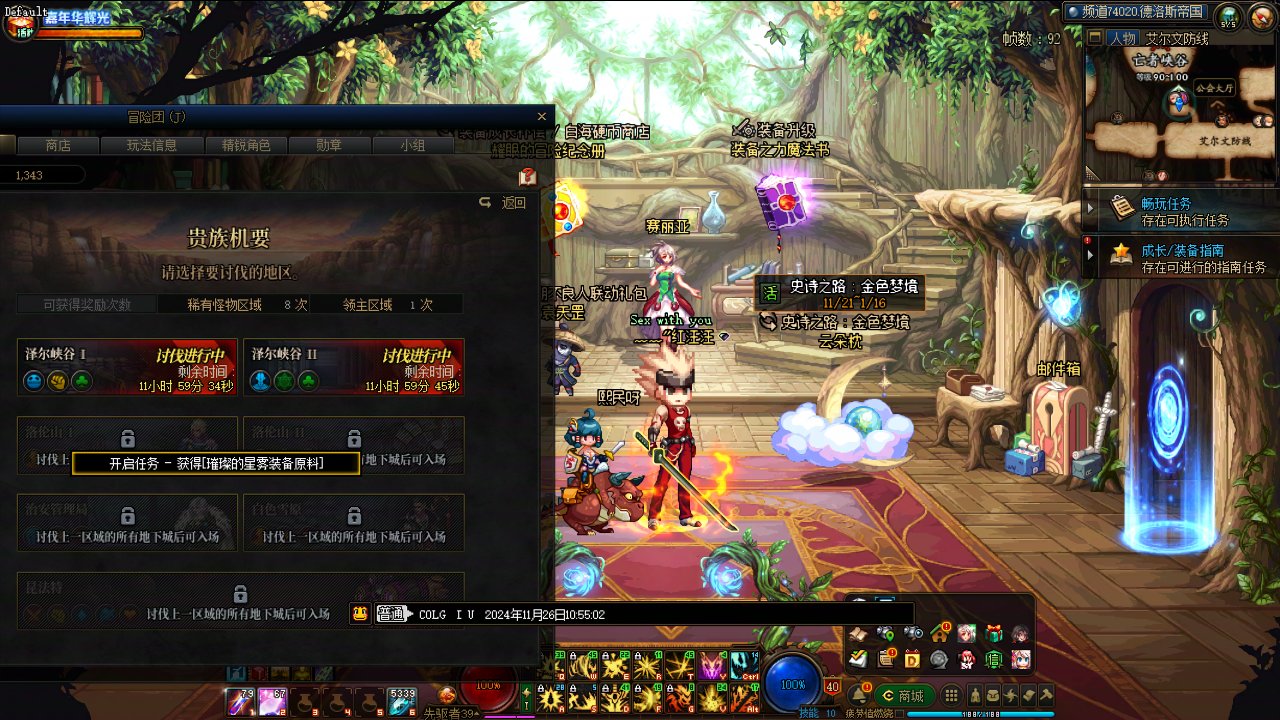The height and width of the screenshot is (720, 1280).
Task: Switch to the 商店 shop tab
Action: click(x=58, y=145)
